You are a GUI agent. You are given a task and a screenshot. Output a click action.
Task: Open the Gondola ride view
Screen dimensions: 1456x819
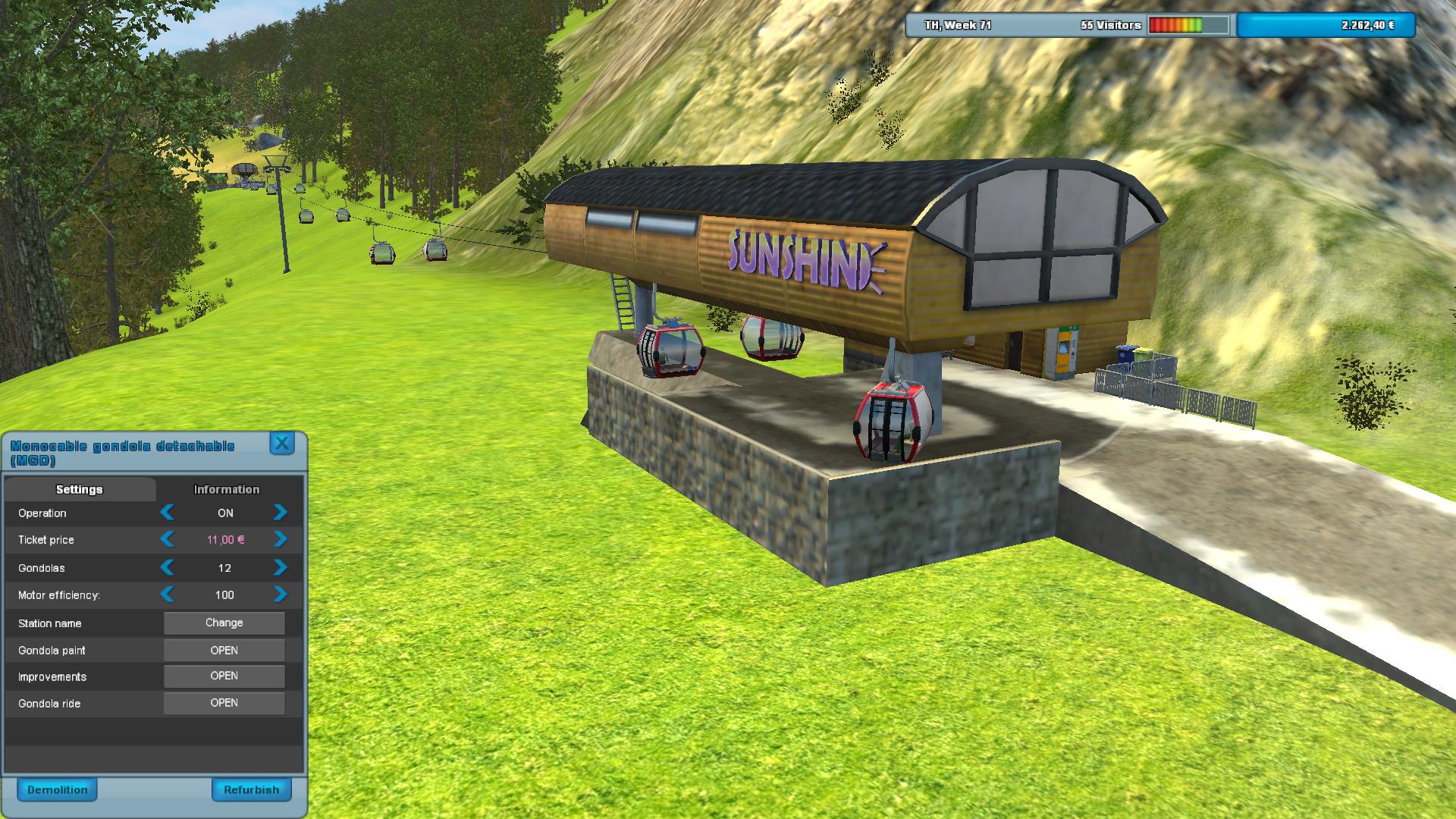224,703
